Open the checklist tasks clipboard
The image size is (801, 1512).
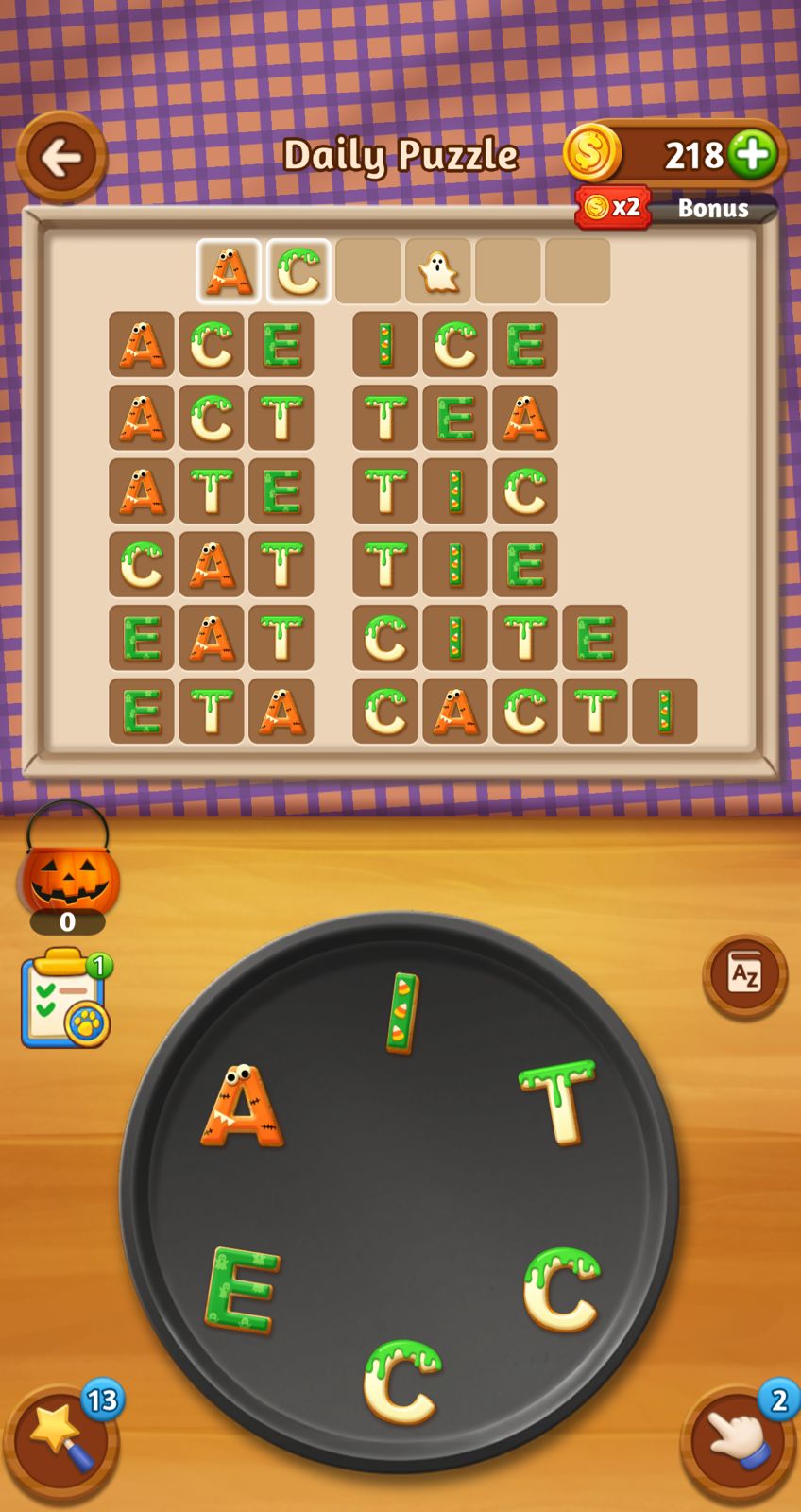tap(64, 1000)
